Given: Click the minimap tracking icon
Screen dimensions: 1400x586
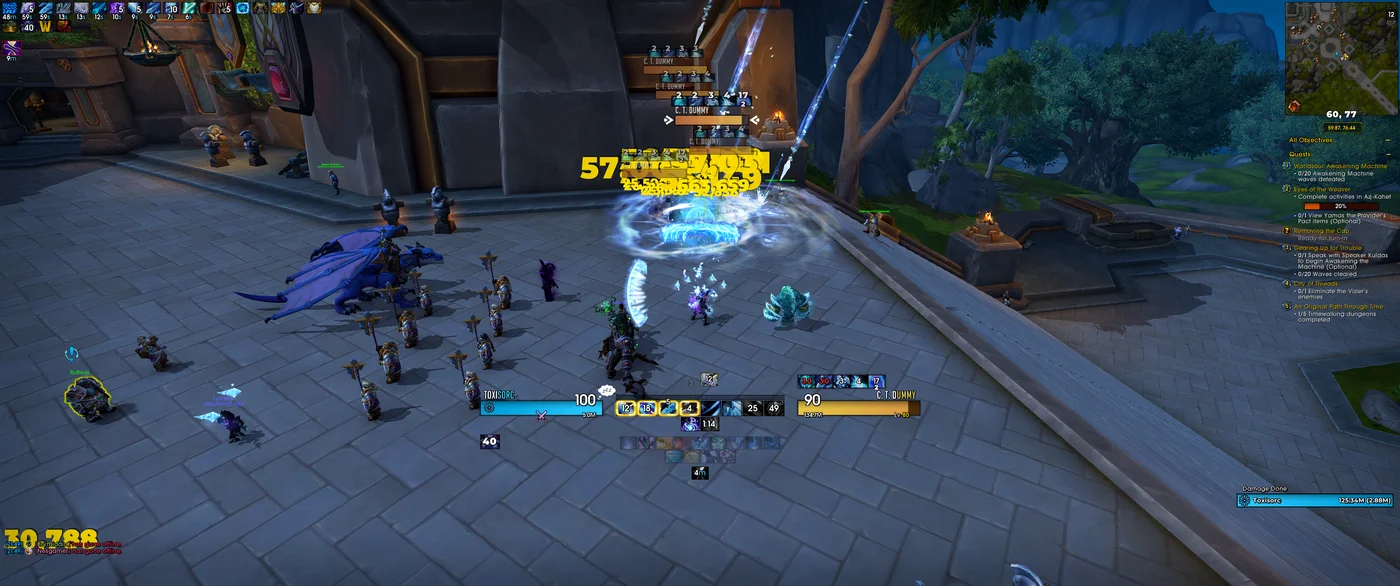Looking at the screenshot, I should 1294,106.
